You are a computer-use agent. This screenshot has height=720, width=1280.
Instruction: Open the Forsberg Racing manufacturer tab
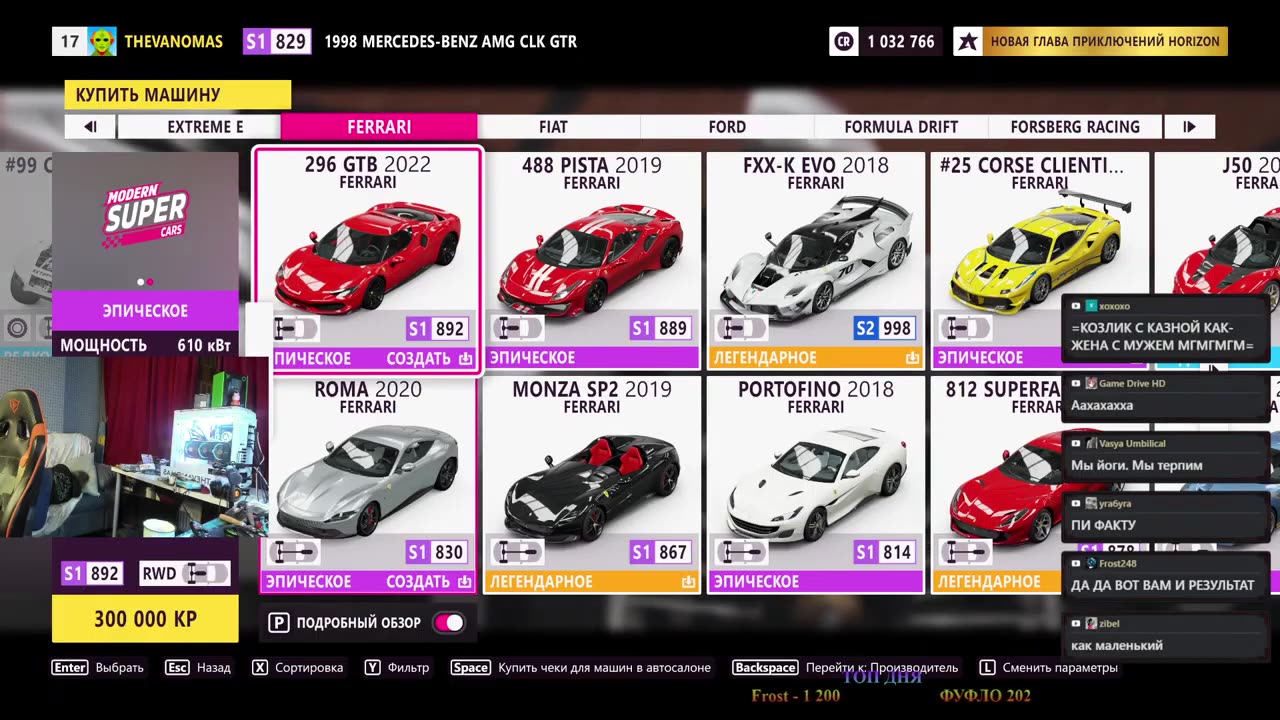pos(1075,127)
